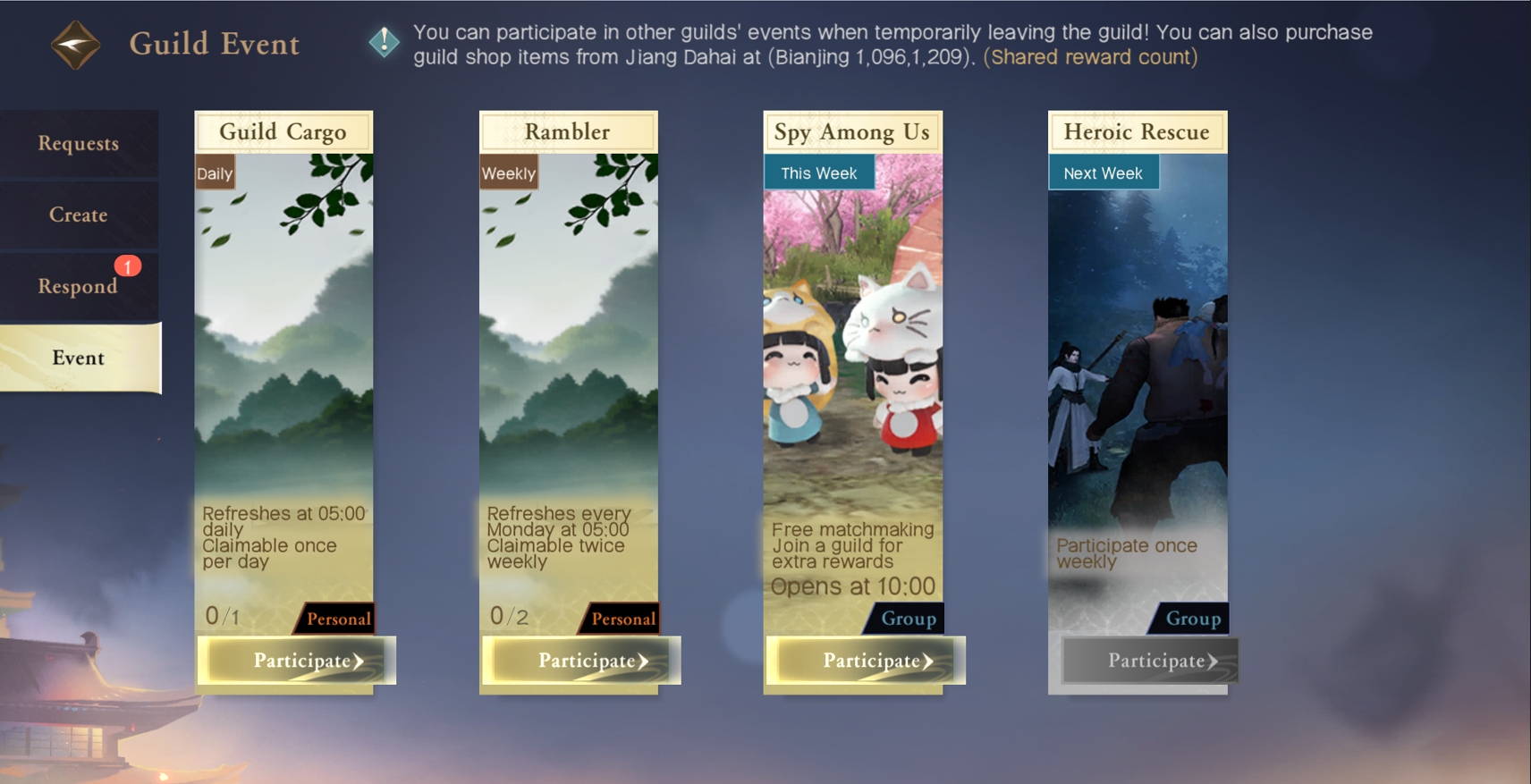Click the diamond info icon

pyautogui.click(x=385, y=41)
